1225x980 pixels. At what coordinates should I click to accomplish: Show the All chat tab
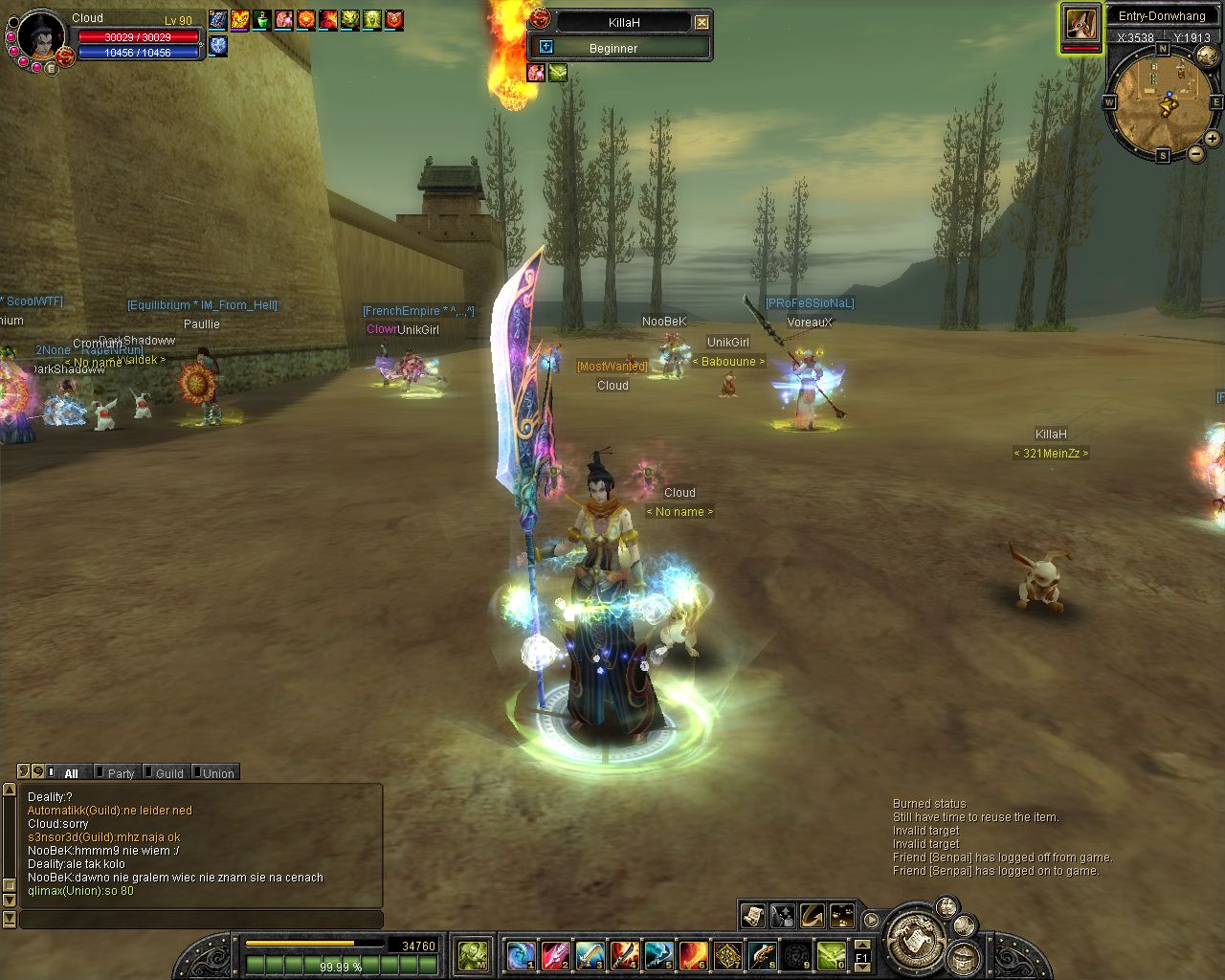tap(71, 773)
